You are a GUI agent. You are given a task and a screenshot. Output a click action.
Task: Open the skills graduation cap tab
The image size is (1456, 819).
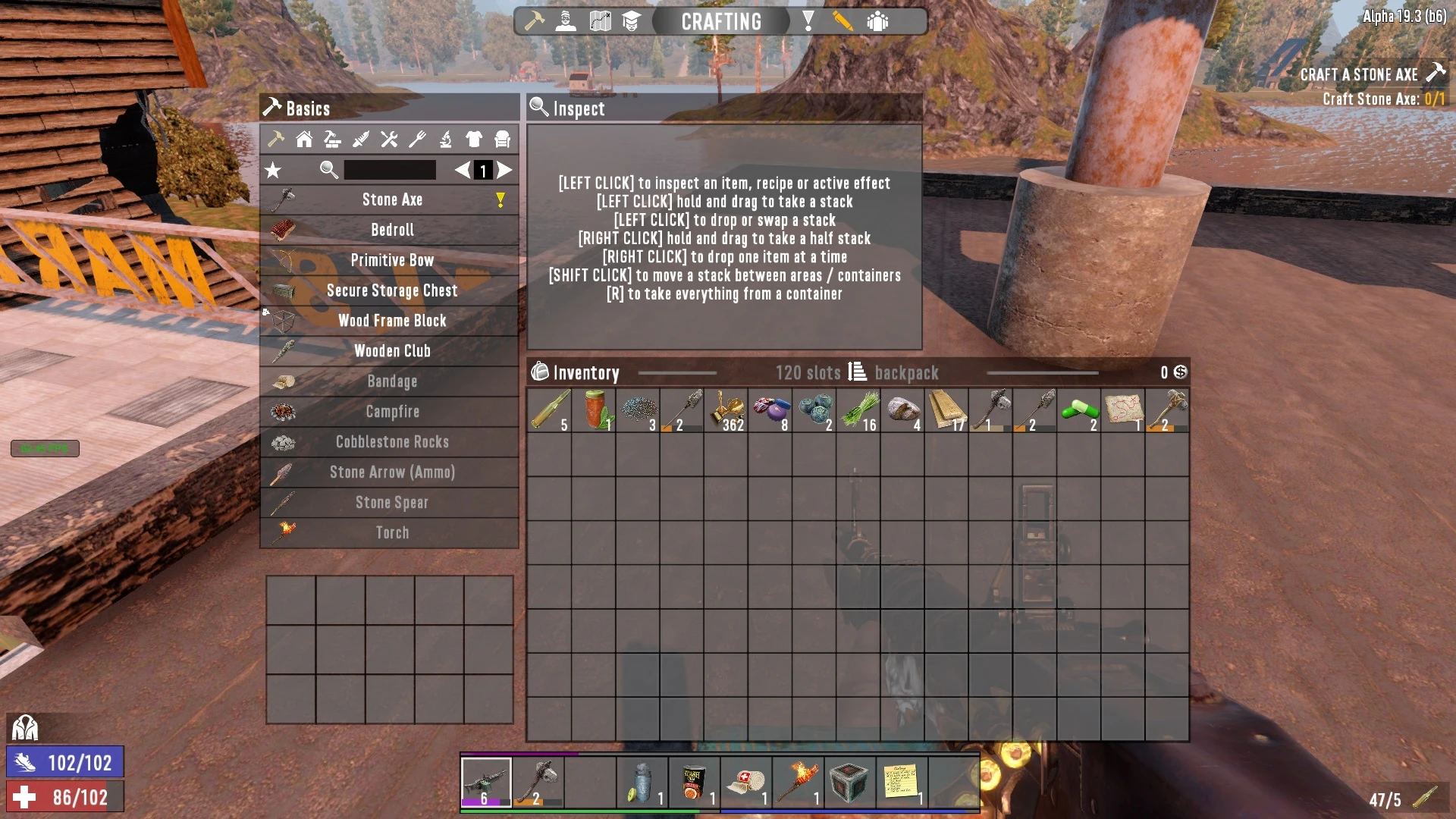631,21
